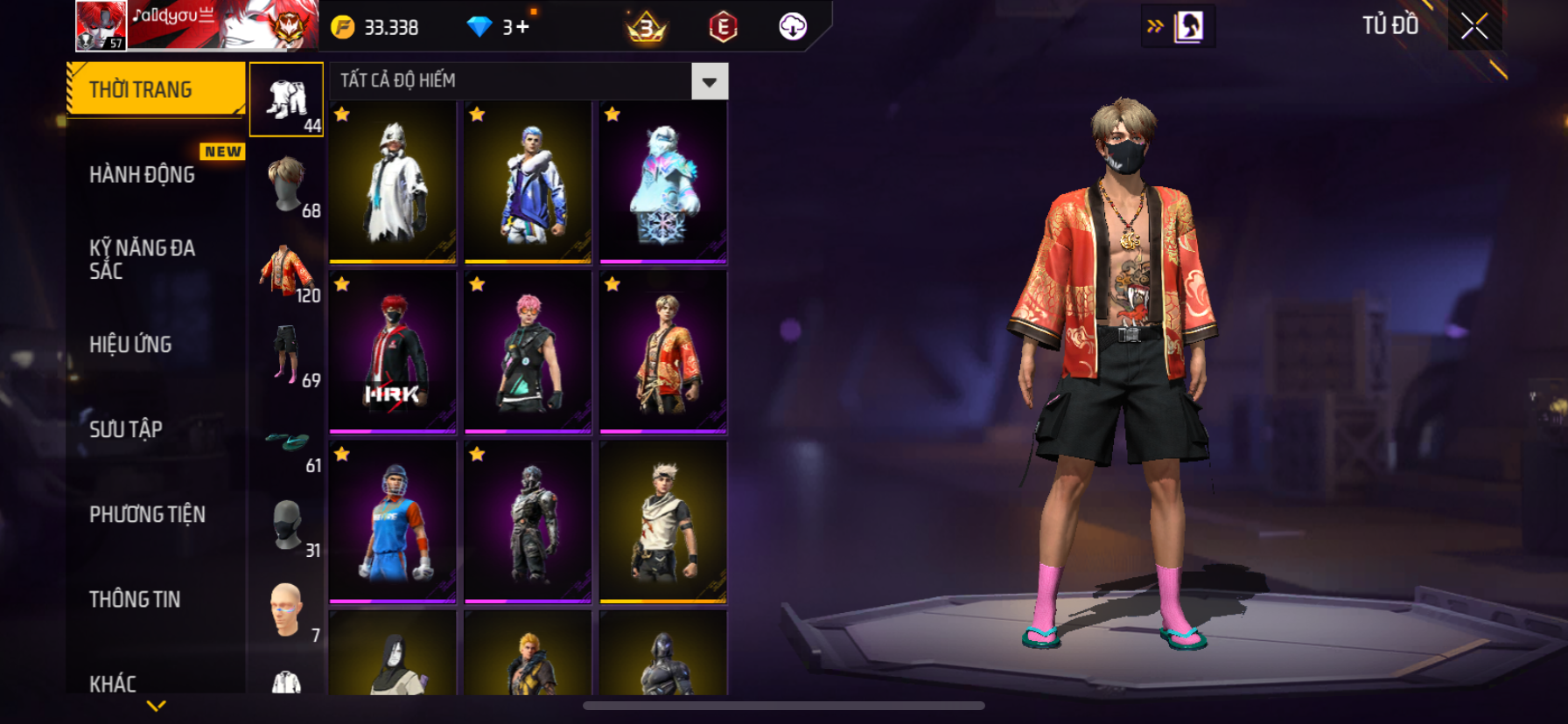1568x724 pixels.
Task: Open the HÀNH ĐỘNG section
Action: tap(142, 175)
